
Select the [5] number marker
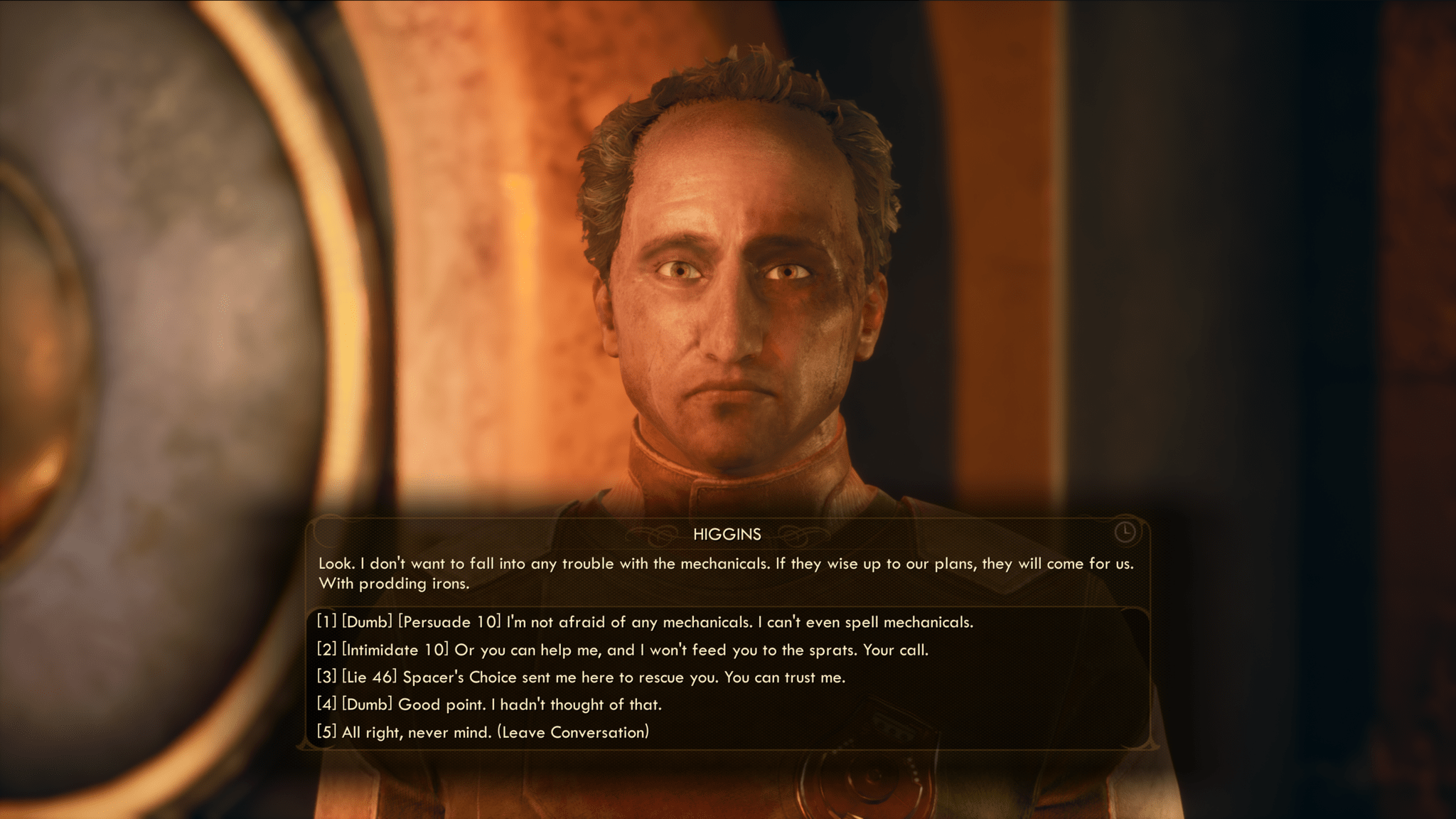pos(326,732)
